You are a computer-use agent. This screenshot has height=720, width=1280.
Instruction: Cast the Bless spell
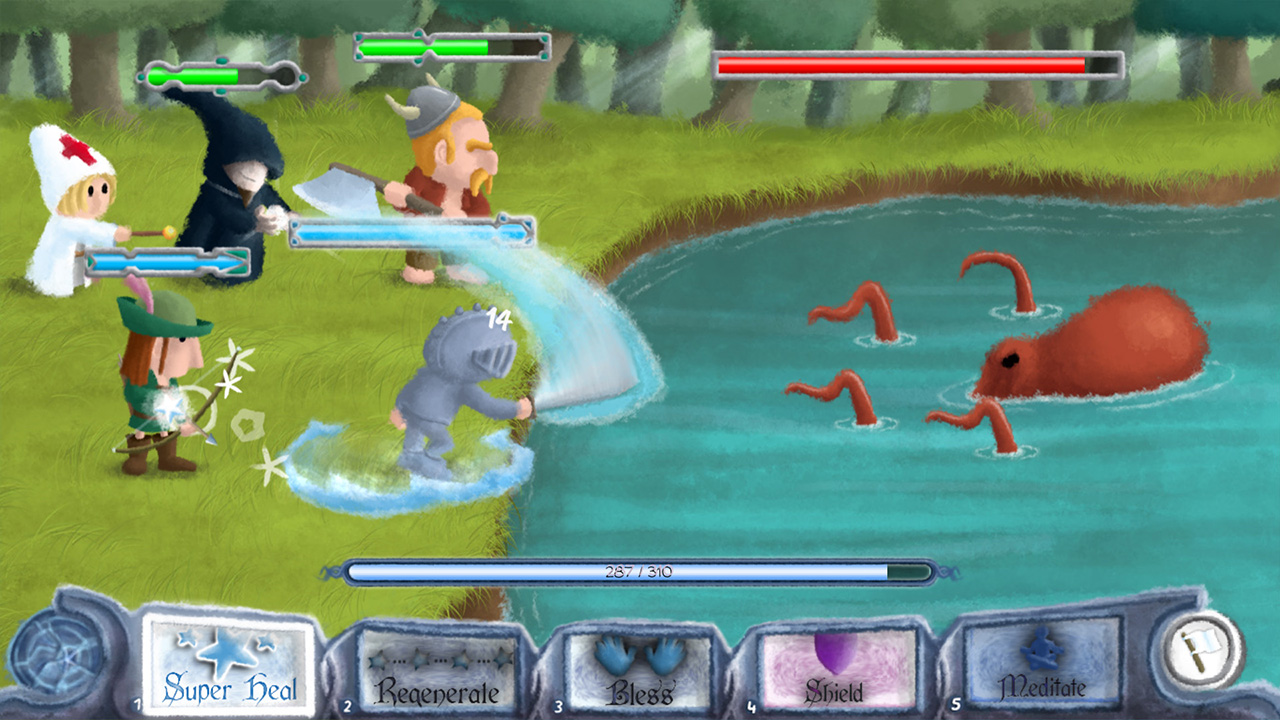(636, 665)
